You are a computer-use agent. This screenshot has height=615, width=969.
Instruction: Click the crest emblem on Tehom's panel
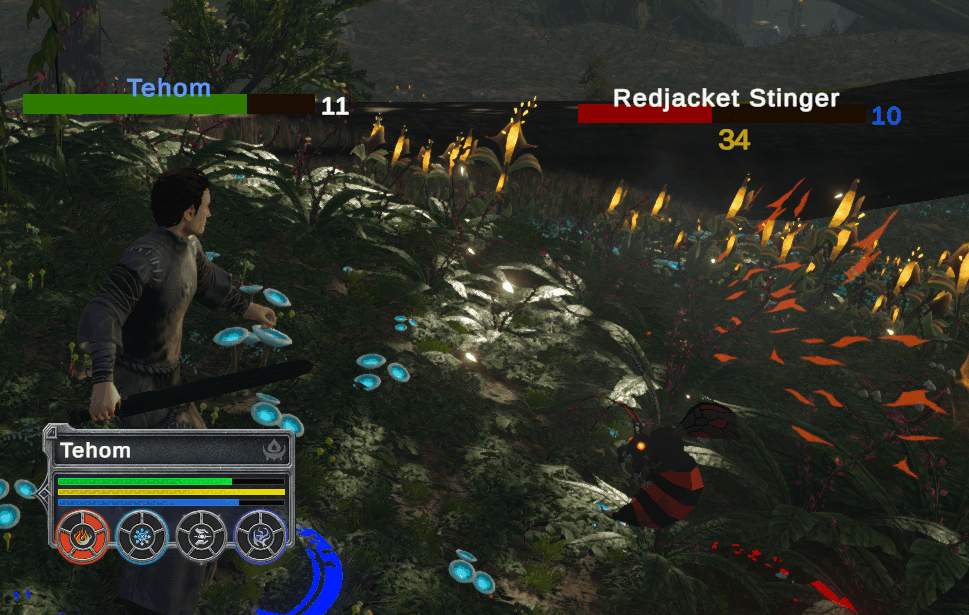[x=274, y=451]
